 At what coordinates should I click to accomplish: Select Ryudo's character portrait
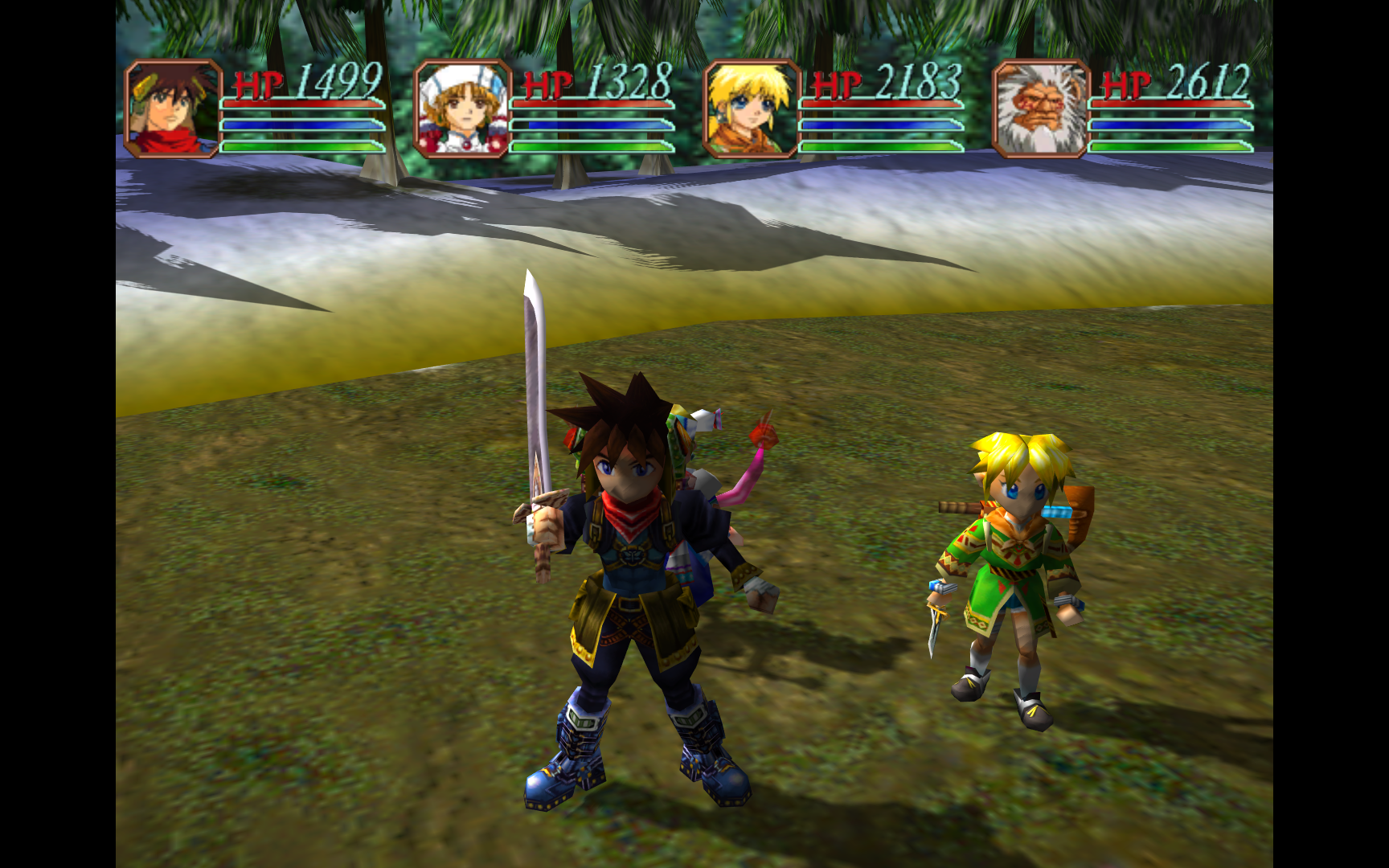tap(170, 110)
